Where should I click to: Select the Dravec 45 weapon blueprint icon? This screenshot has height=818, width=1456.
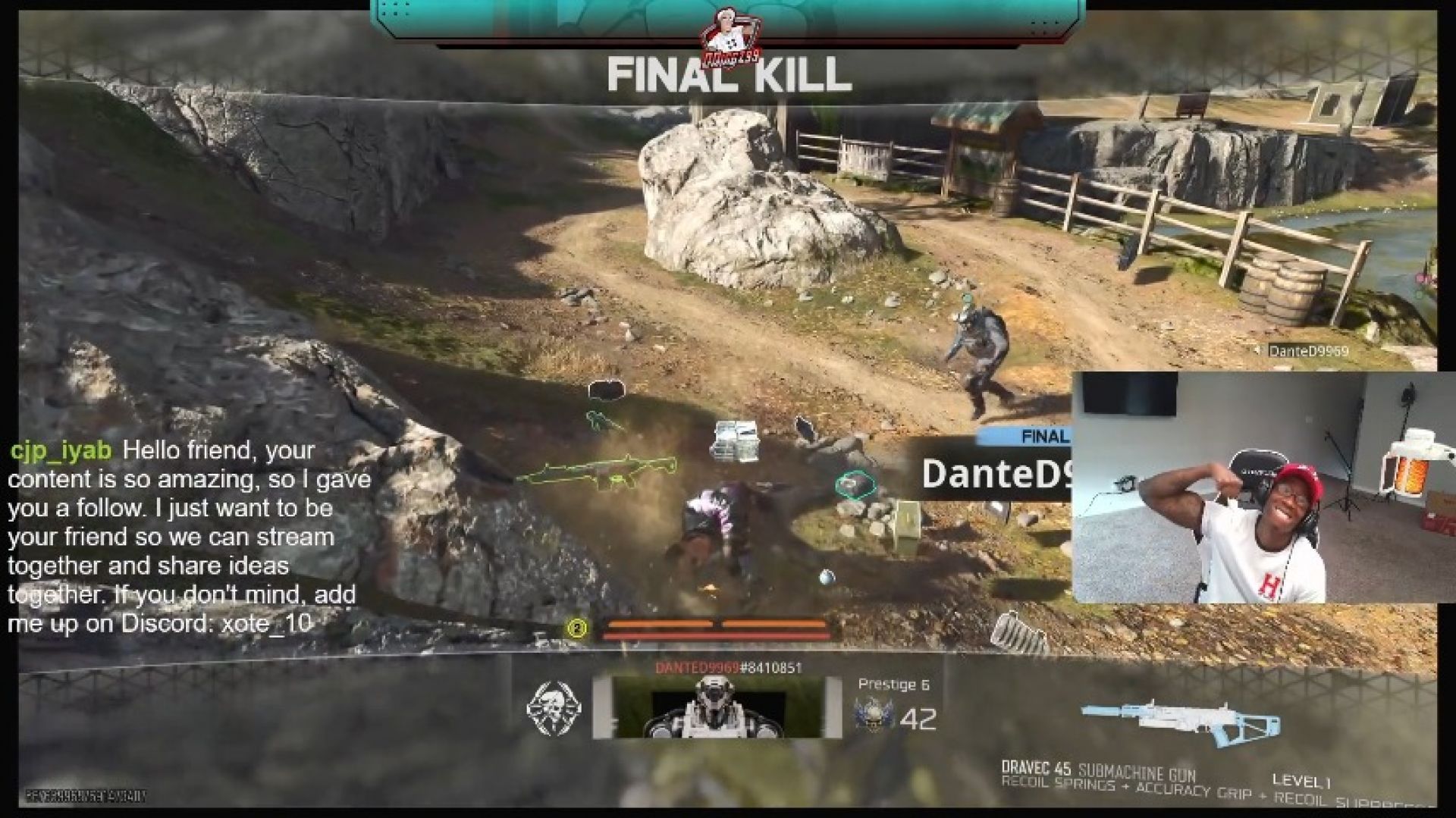pos(1181,717)
